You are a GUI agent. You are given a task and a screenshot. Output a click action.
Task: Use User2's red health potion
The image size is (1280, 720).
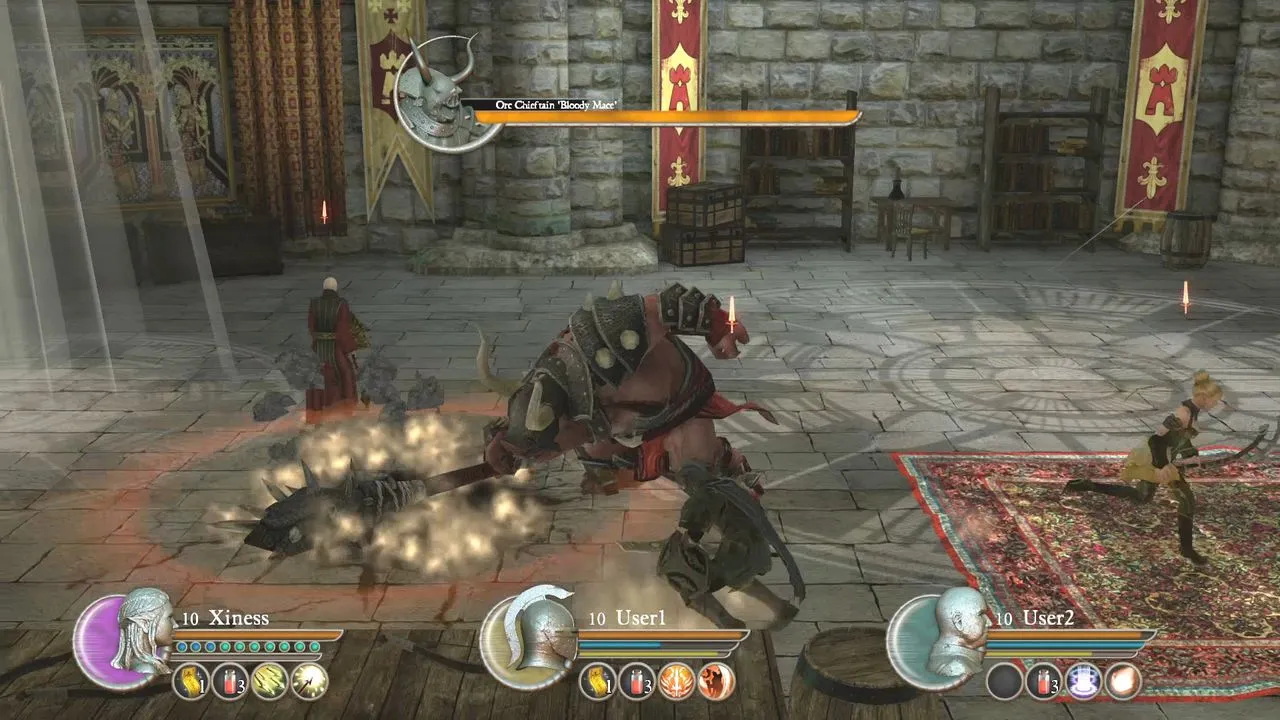point(1044,681)
